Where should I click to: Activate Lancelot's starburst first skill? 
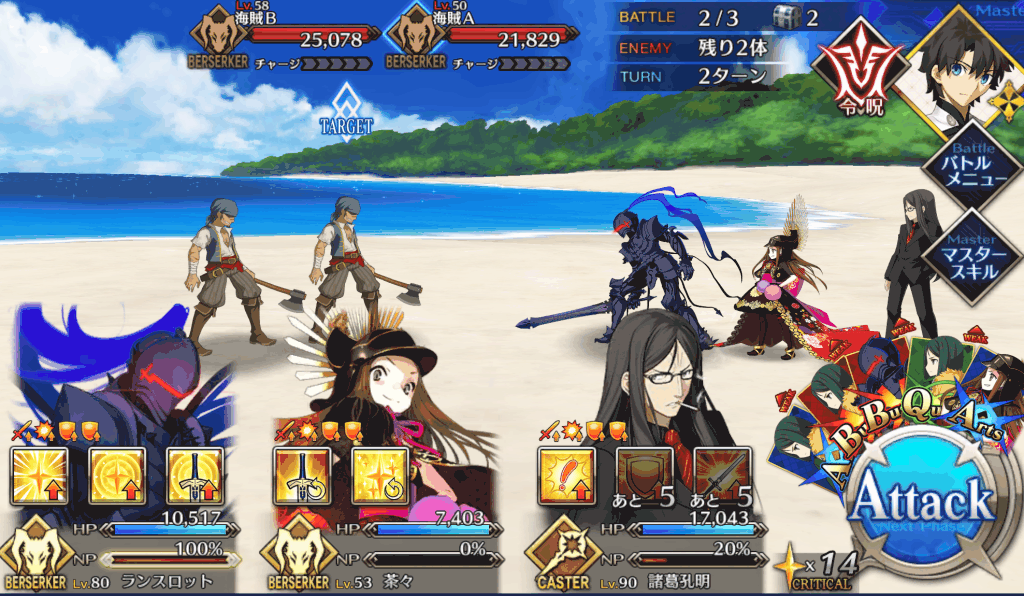[x=39, y=476]
